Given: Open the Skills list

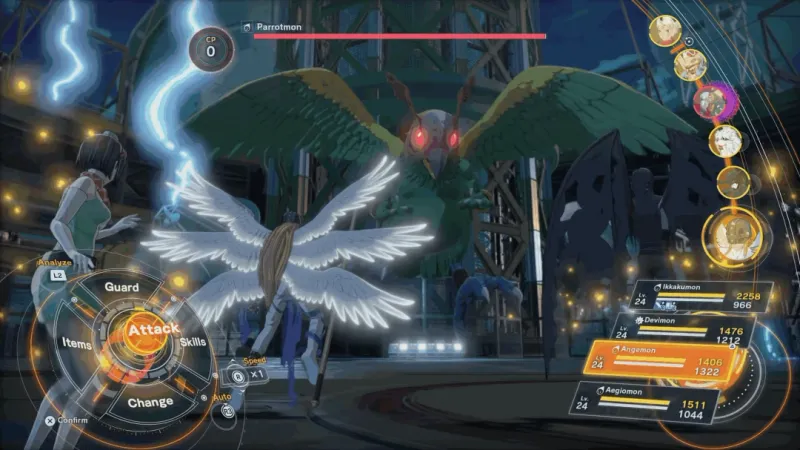Looking at the screenshot, I should tap(193, 343).
